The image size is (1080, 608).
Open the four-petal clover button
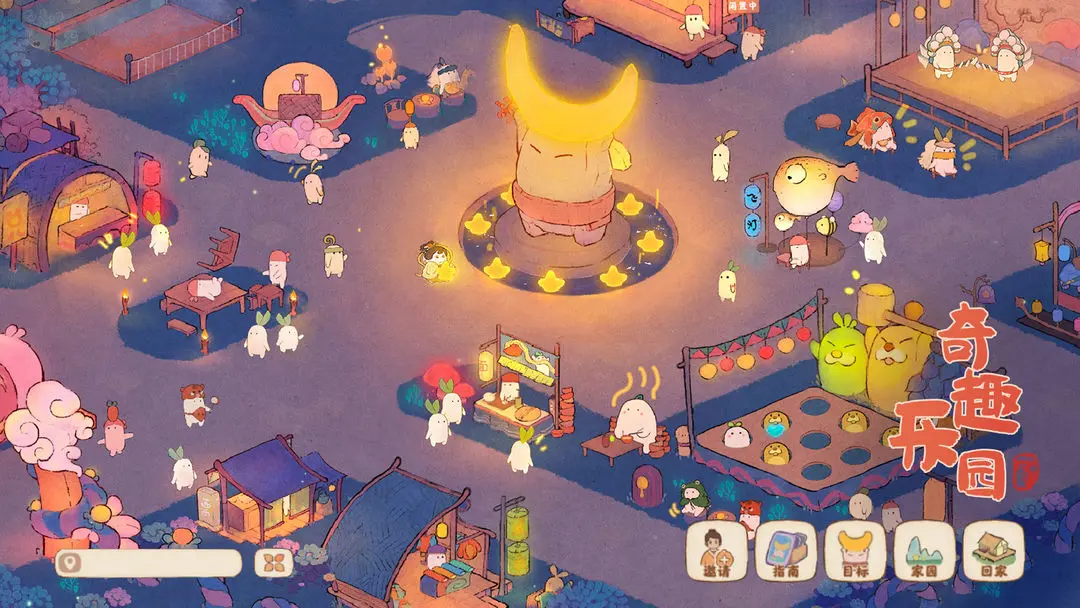(x=275, y=563)
